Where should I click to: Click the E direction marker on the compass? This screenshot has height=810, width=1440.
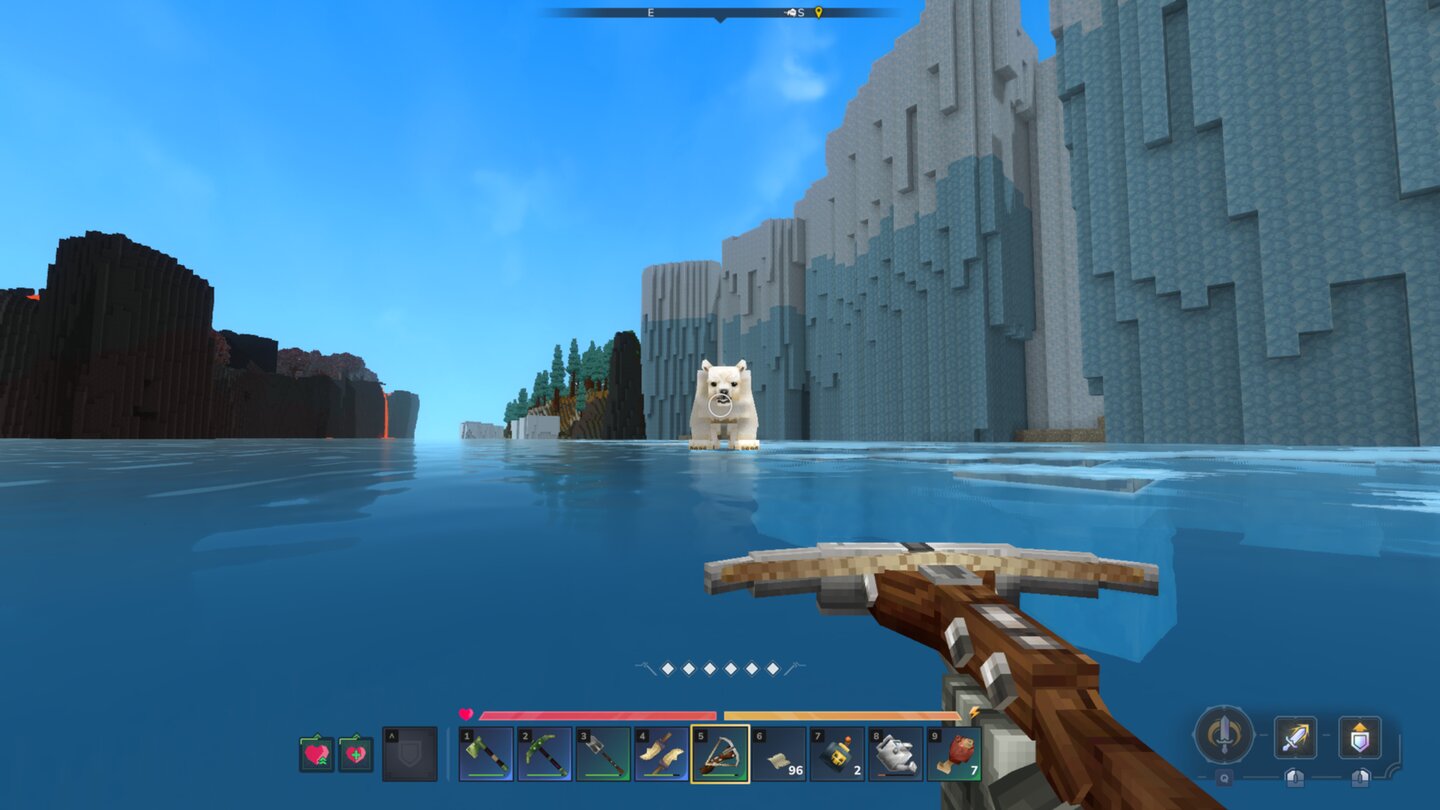coord(650,12)
